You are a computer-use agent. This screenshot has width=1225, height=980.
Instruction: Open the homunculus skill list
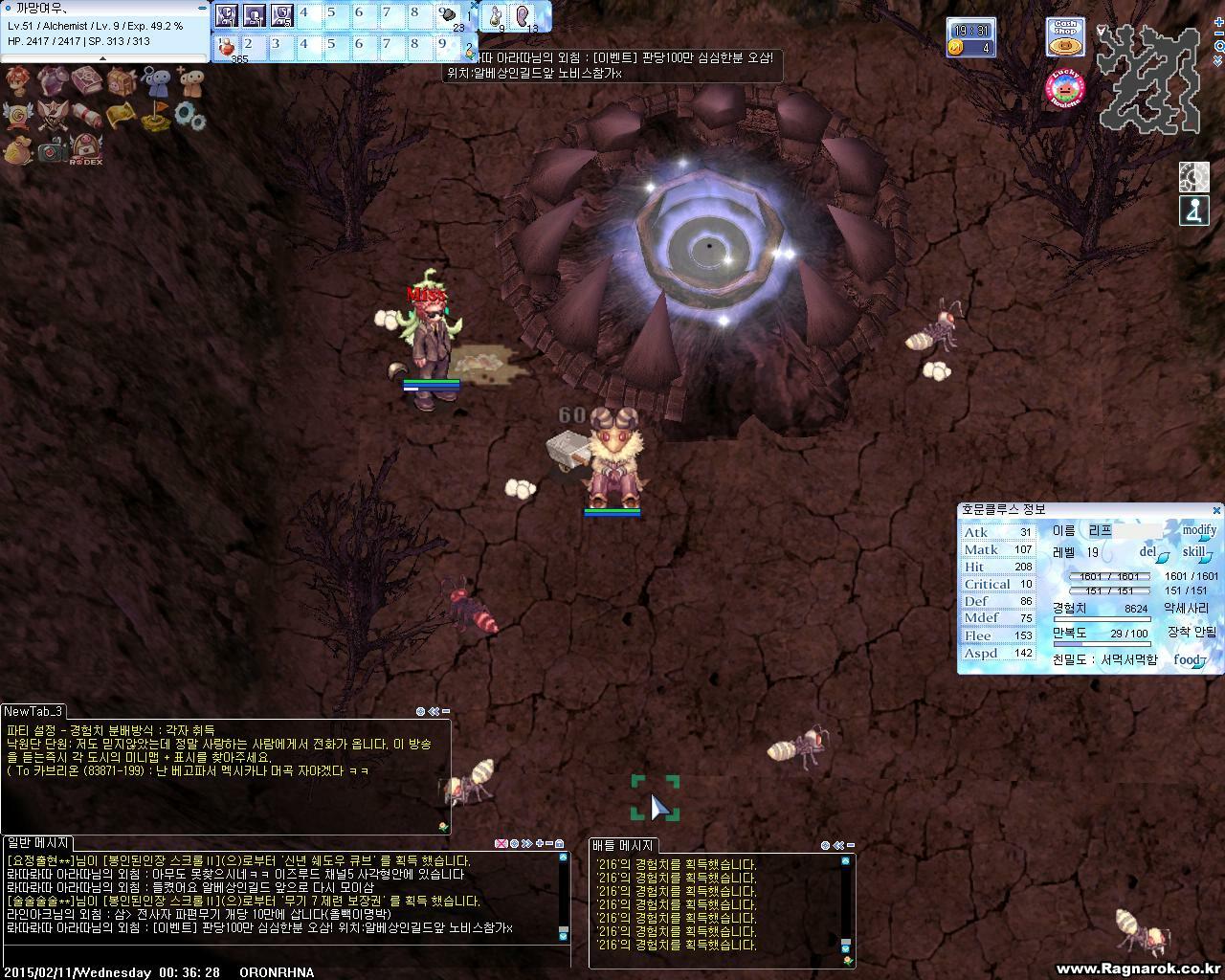(x=1196, y=553)
